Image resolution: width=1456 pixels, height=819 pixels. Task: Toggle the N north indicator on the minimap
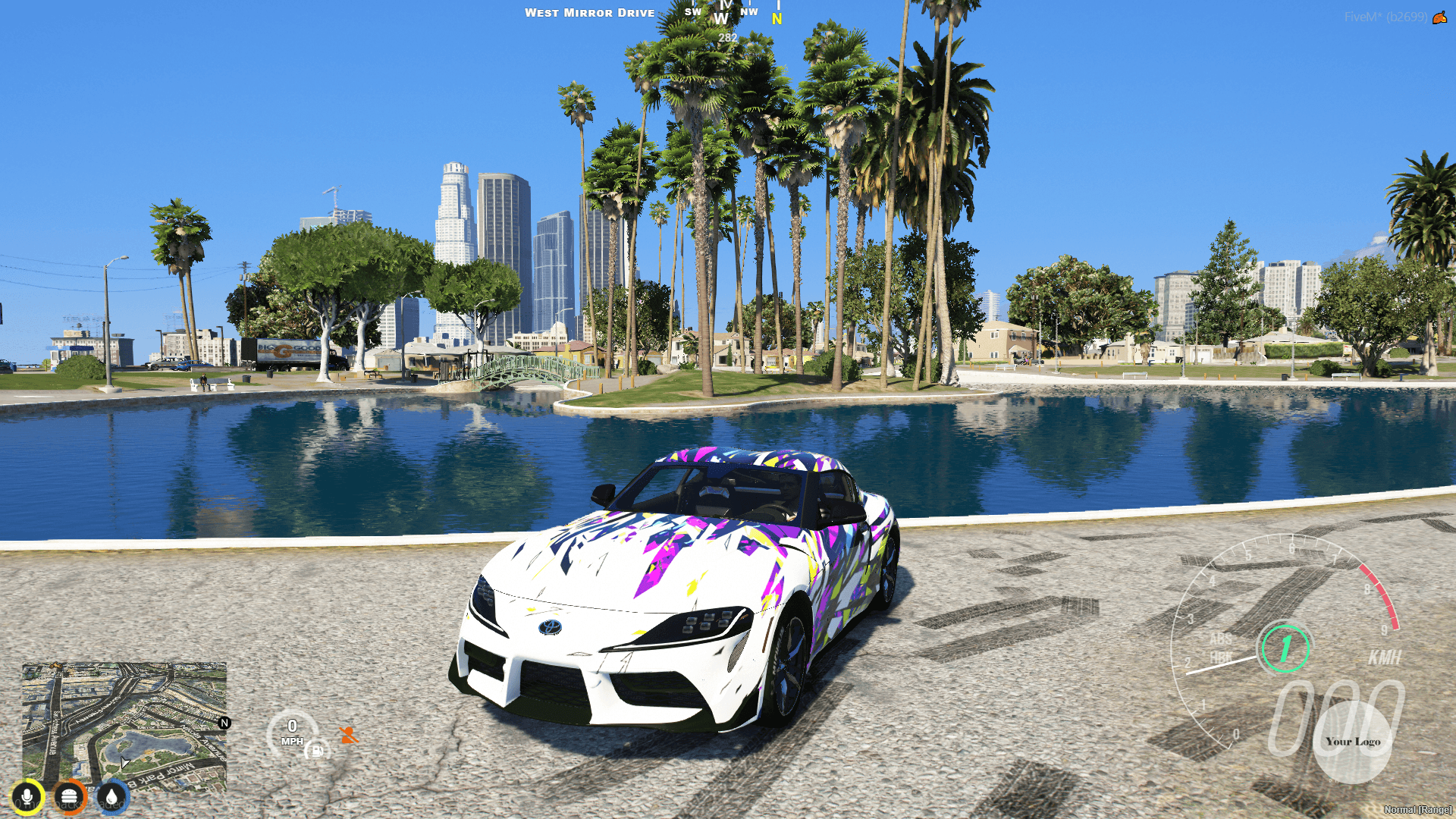[x=224, y=723]
